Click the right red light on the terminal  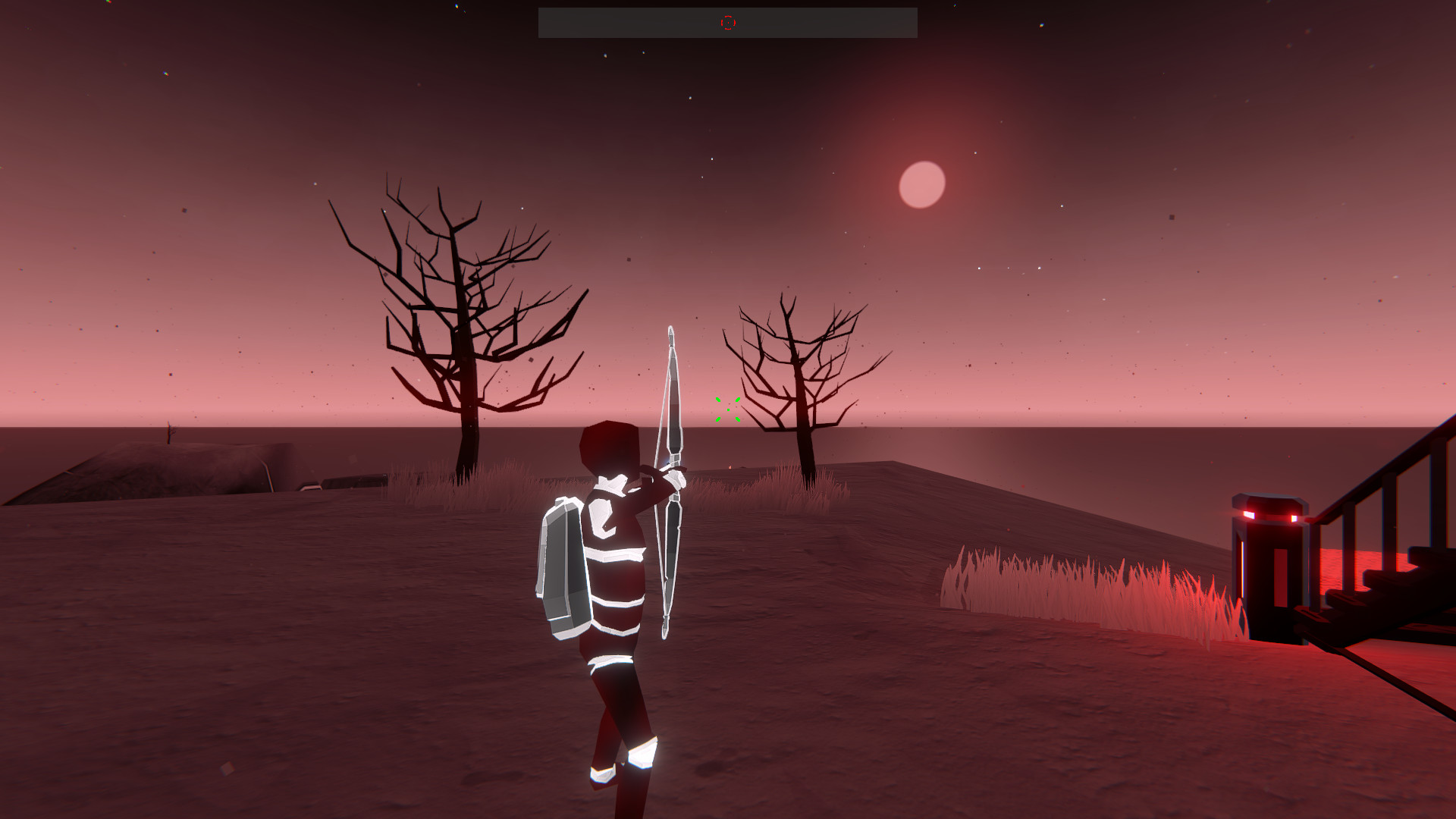coord(1294,516)
